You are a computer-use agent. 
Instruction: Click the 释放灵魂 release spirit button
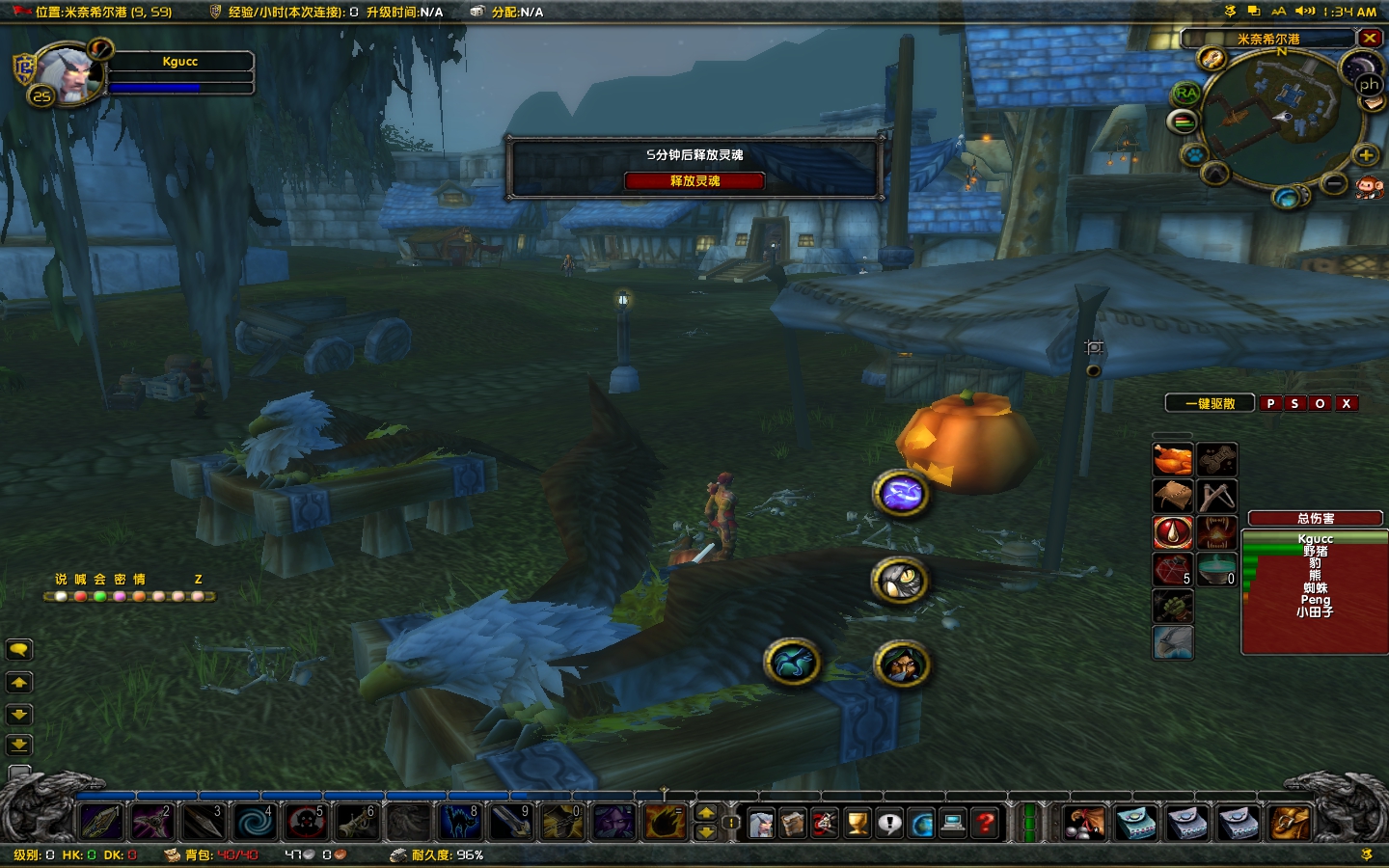694,180
